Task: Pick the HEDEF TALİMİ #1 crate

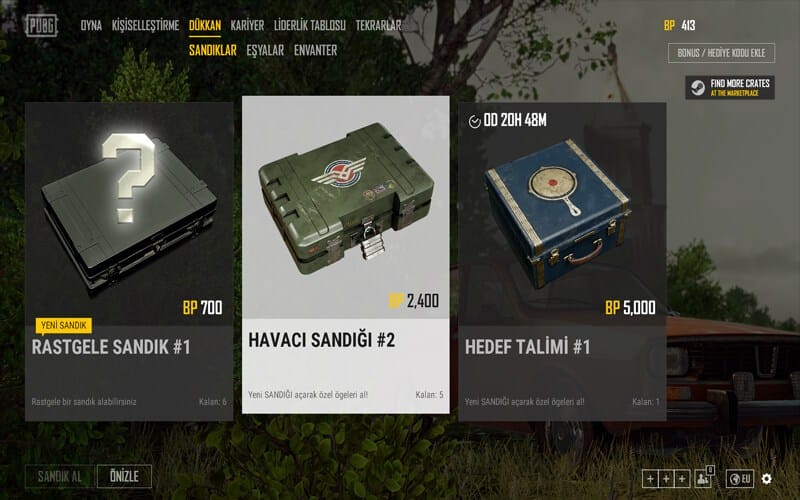Action: 562,260
